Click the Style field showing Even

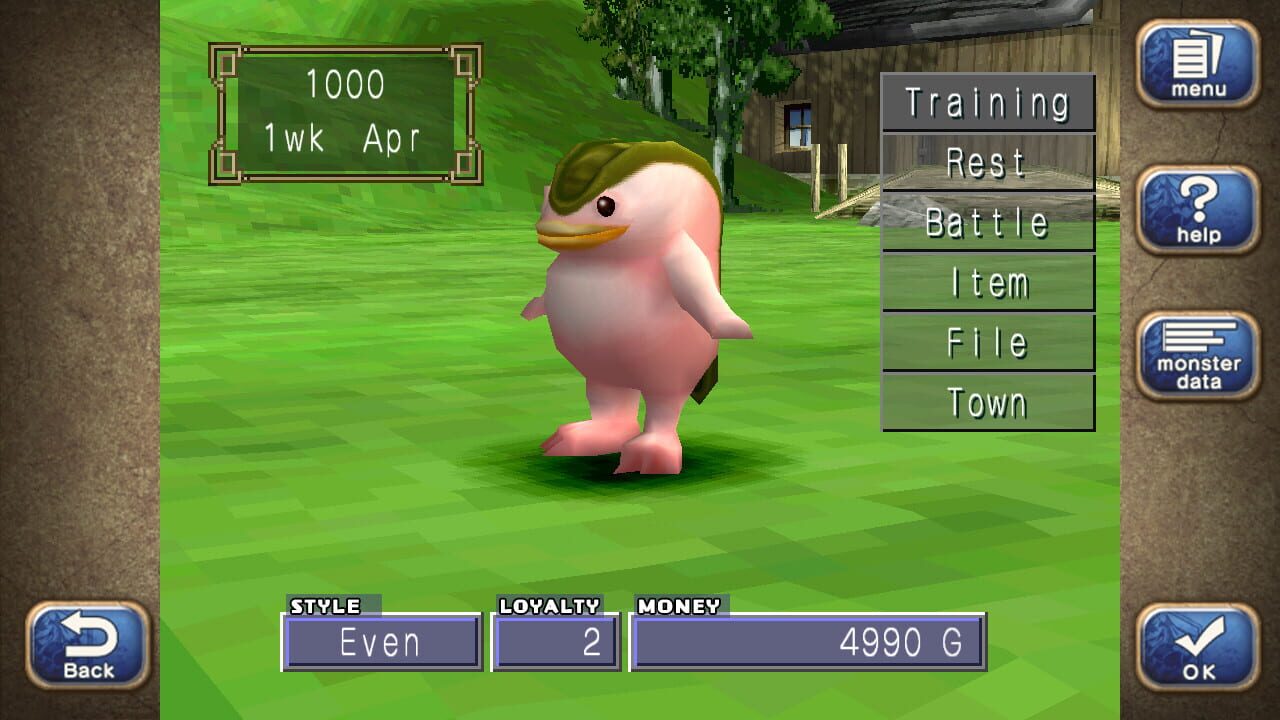click(382, 644)
